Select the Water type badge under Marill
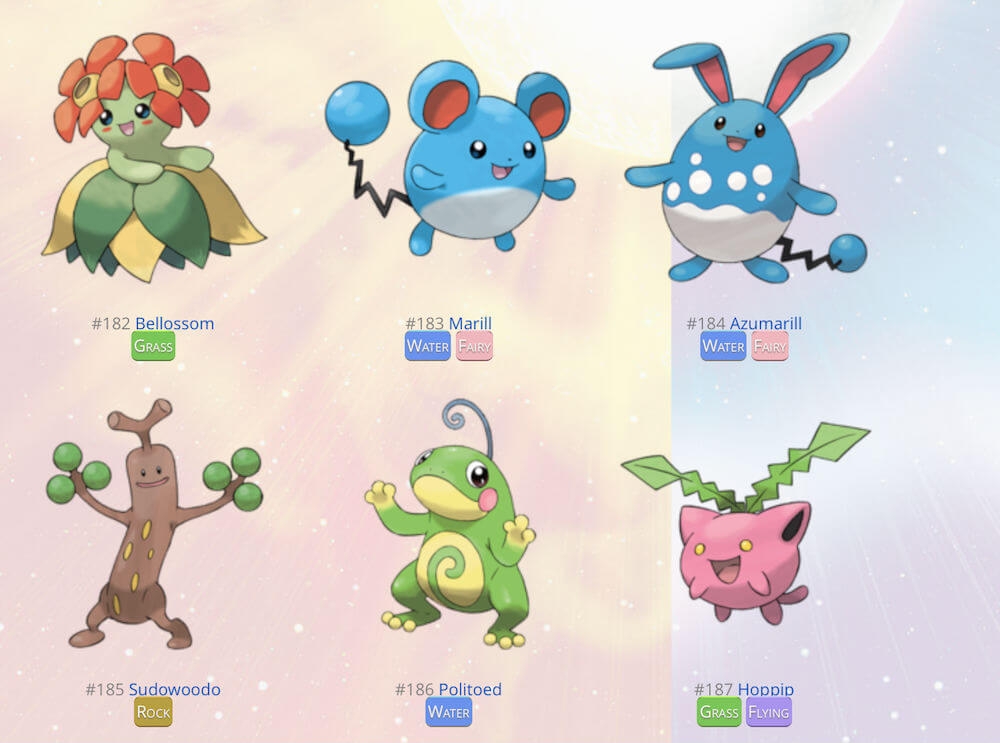 [428, 347]
